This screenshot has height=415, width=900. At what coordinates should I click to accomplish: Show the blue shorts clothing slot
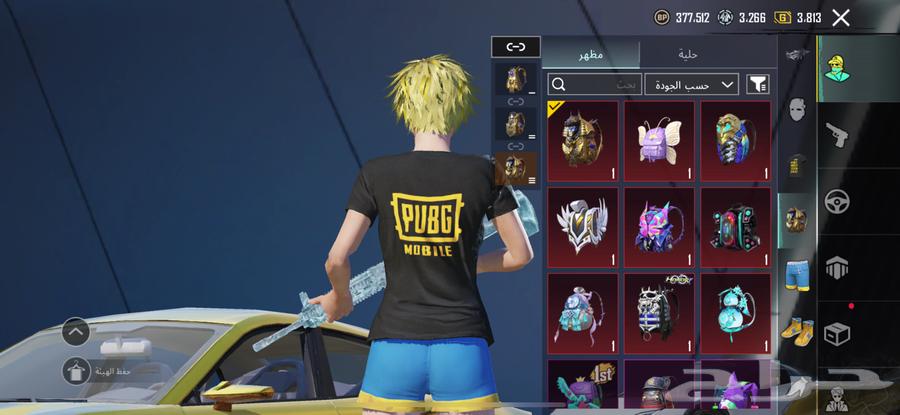(796, 274)
